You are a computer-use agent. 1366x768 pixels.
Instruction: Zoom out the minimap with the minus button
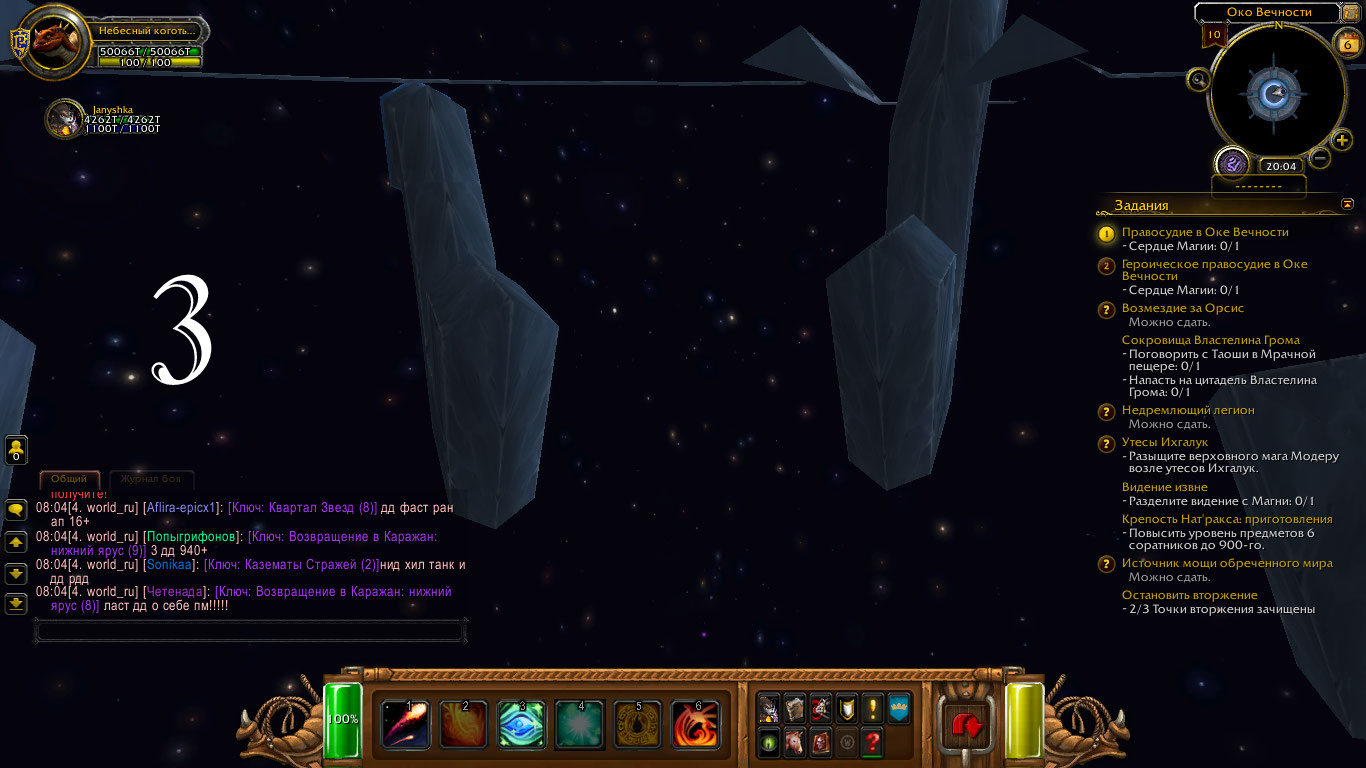pyautogui.click(x=1320, y=158)
